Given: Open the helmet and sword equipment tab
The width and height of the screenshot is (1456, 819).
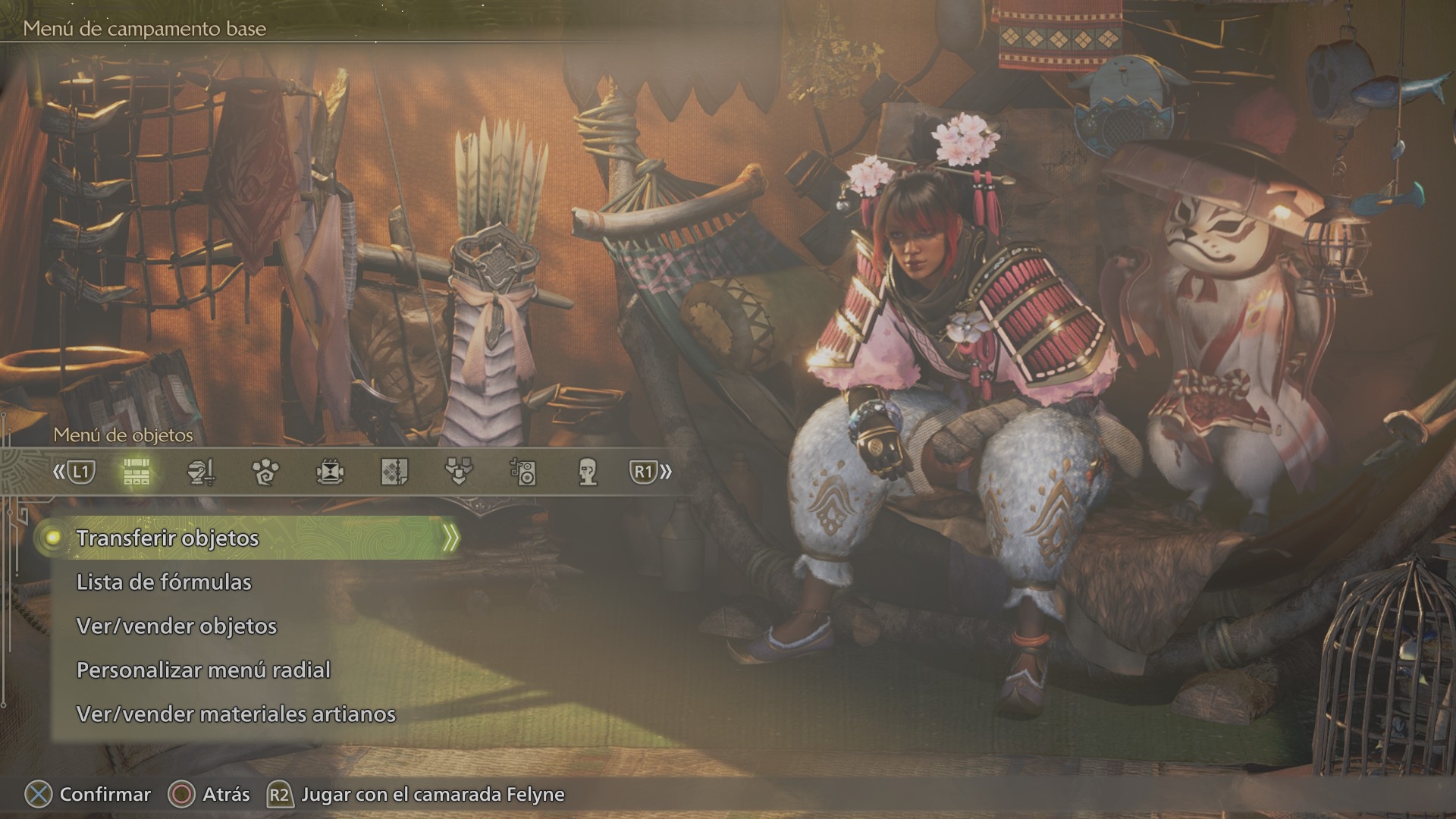Looking at the screenshot, I should [x=201, y=472].
